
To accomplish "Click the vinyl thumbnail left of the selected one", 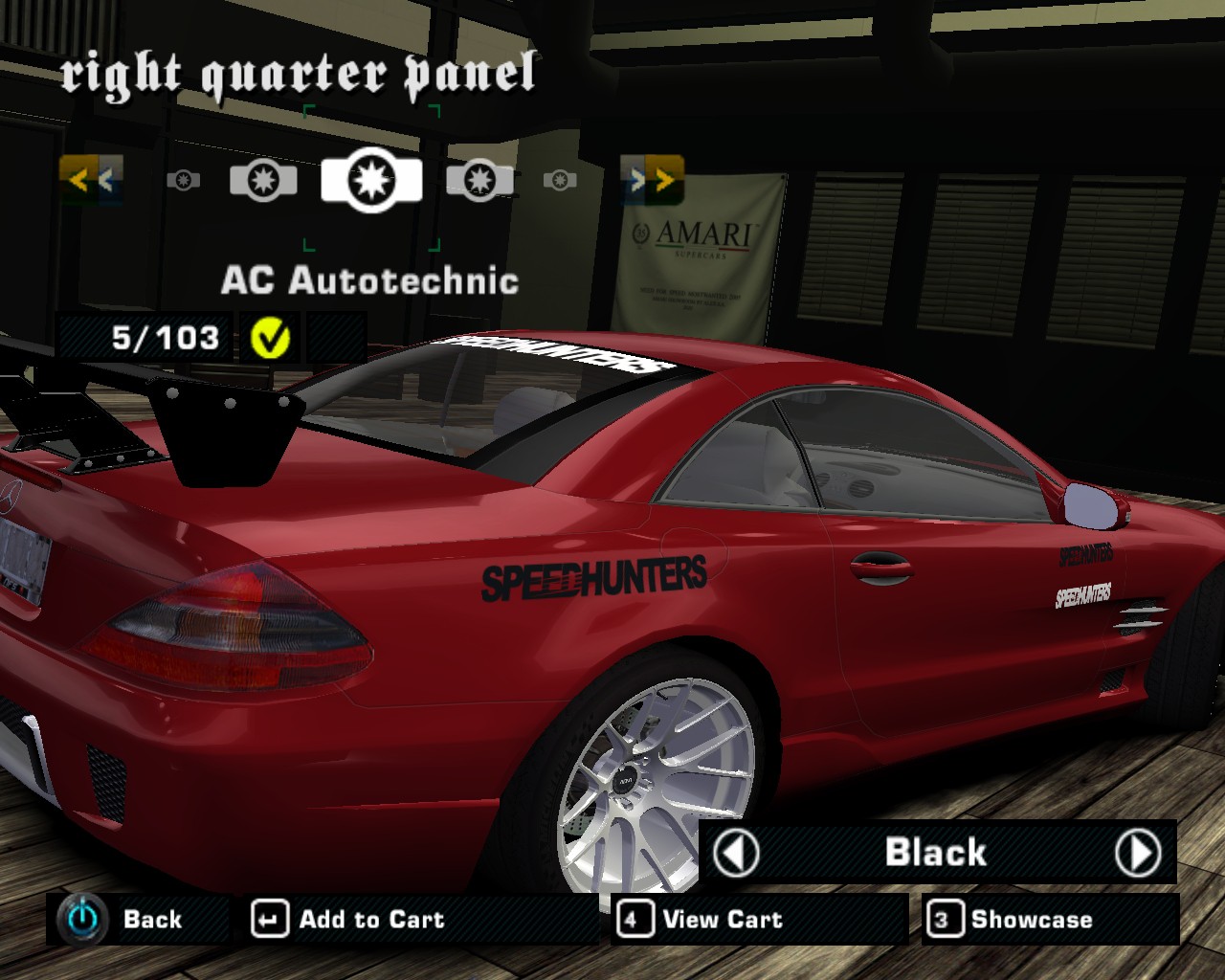I will (264, 179).
